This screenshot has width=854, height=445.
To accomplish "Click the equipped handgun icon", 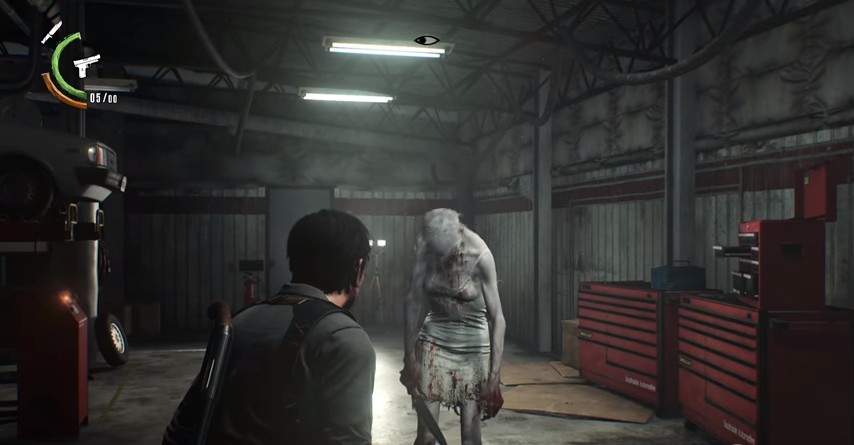I will click(x=85, y=65).
